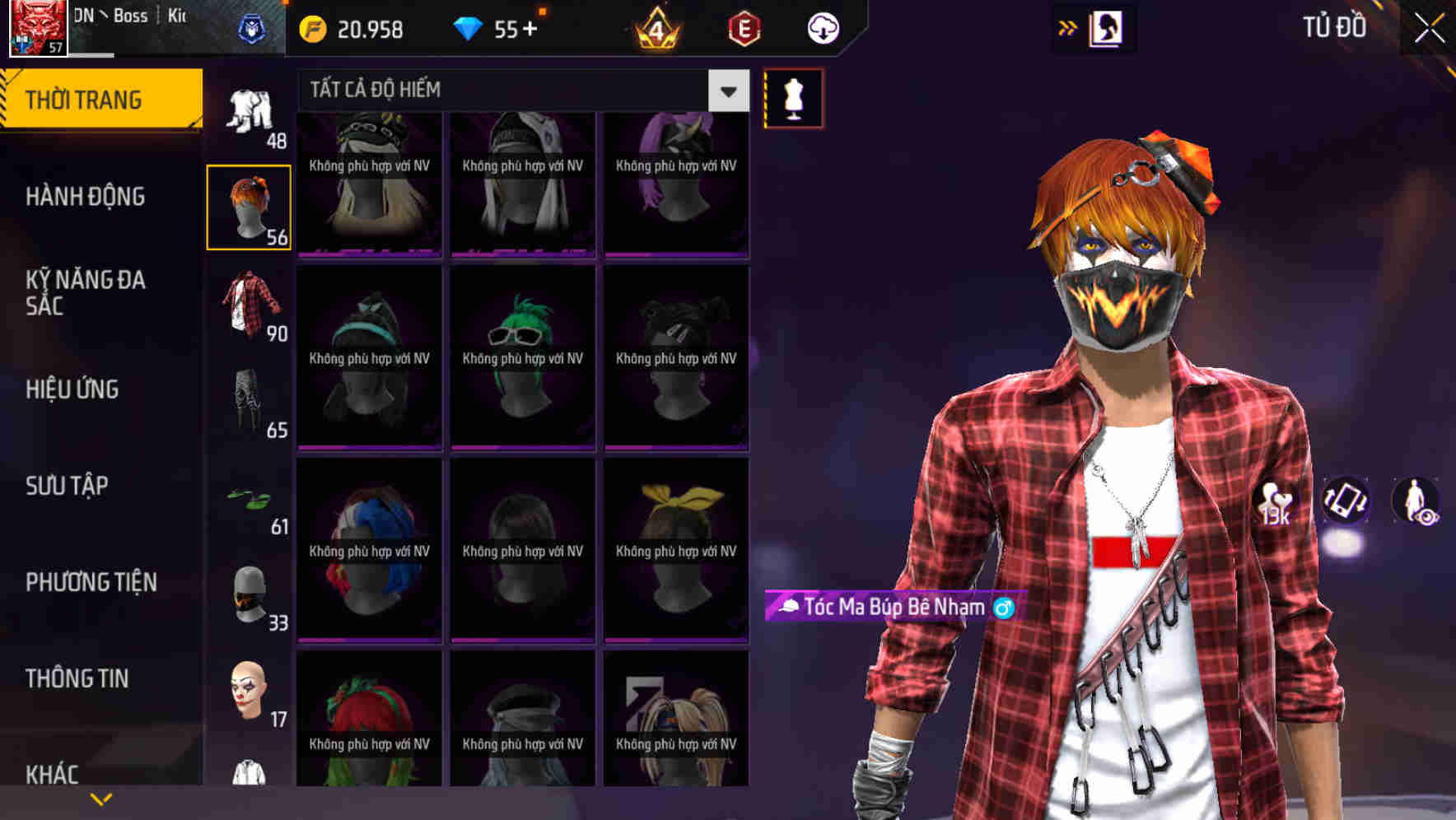Click the mannequin preview icon beside rarity filter
This screenshot has width=1456, height=820.
click(793, 98)
